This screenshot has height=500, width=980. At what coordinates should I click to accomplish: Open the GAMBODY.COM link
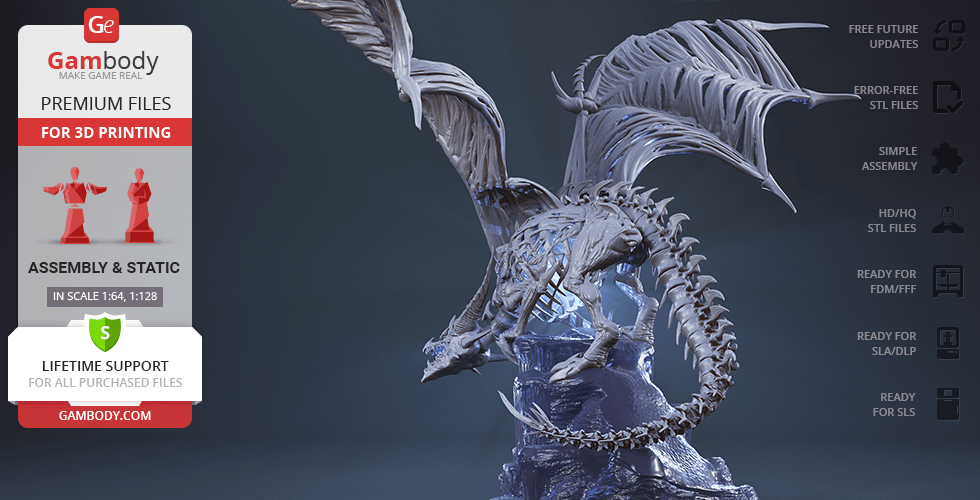tap(105, 415)
